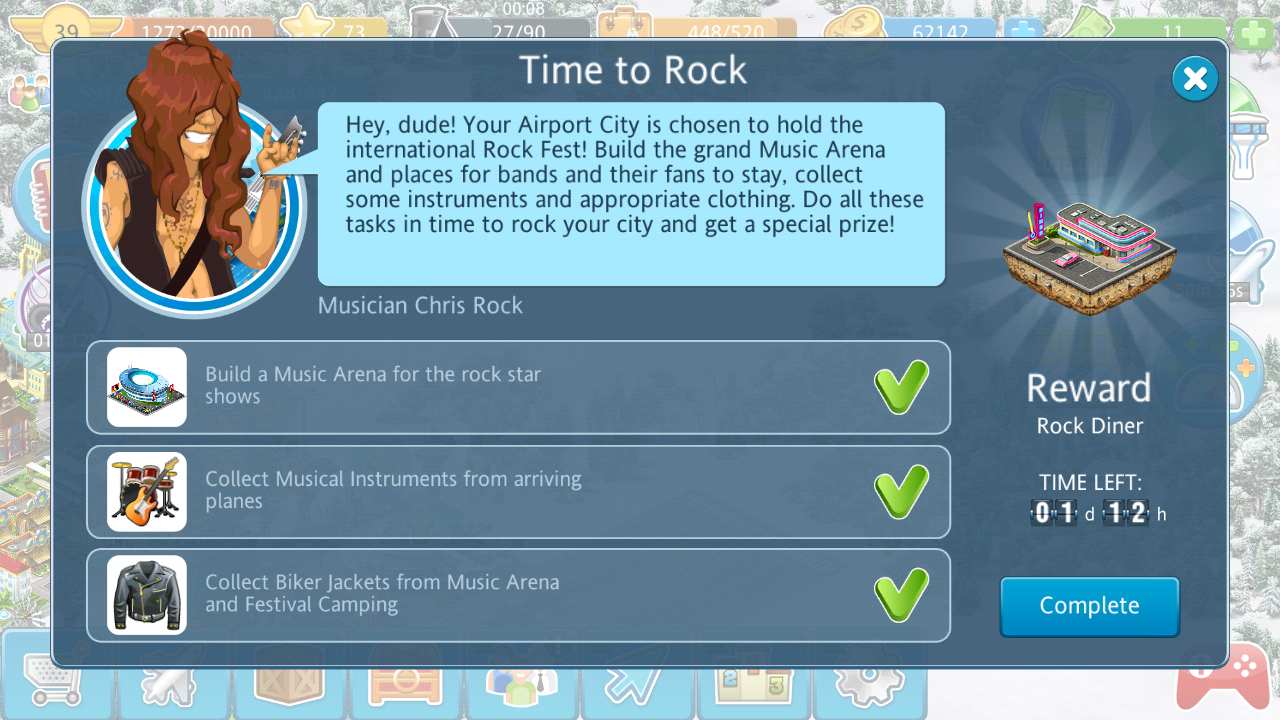This screenshot has height=720, width=1280.
Task: Click the Music Arena building thumbnail
Action: tap(147, 387)
